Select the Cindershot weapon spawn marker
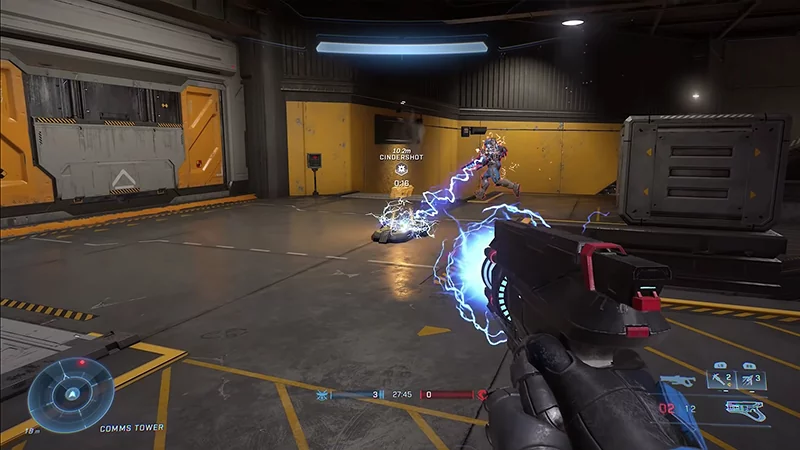The image size is (800, 450). [x=400, y=170]
